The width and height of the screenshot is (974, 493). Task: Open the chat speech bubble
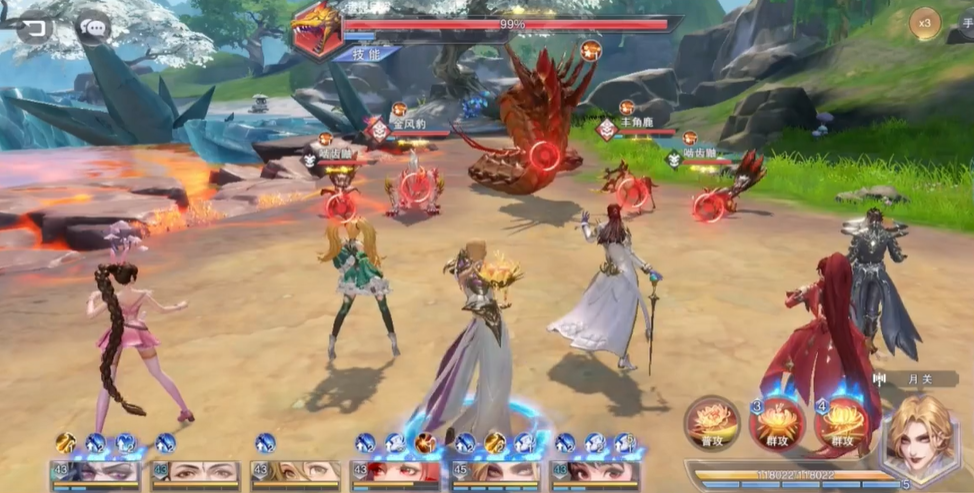point(93,27)
